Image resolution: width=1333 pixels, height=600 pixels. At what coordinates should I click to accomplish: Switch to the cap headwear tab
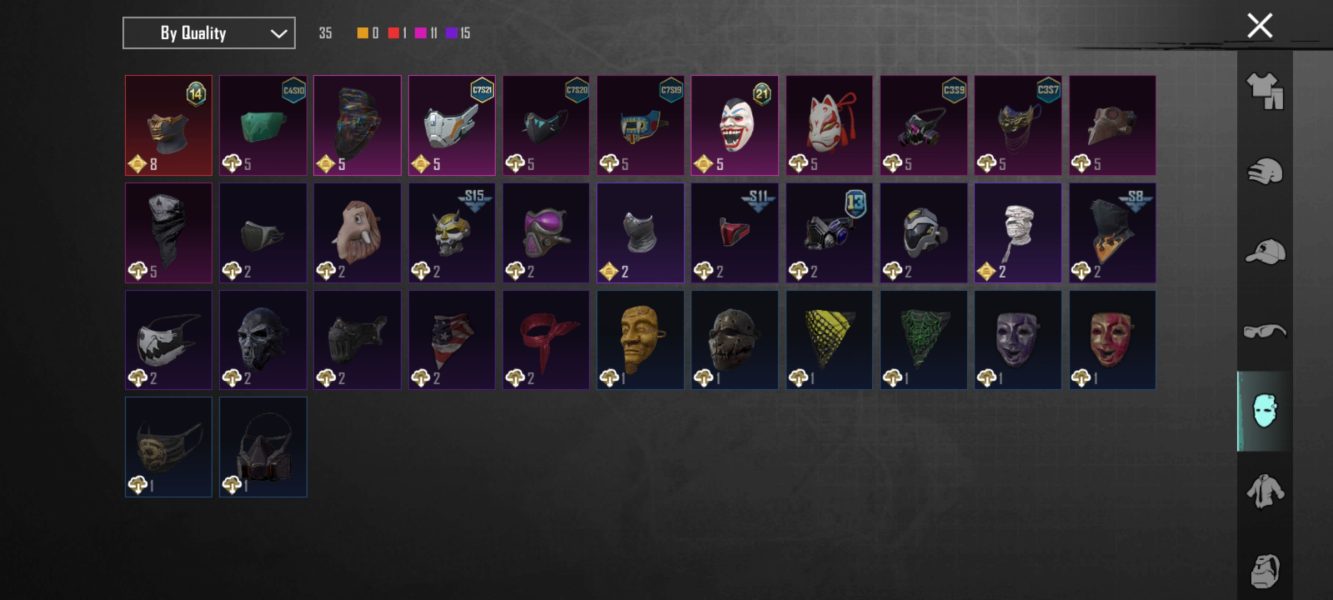pos(1264,251)
